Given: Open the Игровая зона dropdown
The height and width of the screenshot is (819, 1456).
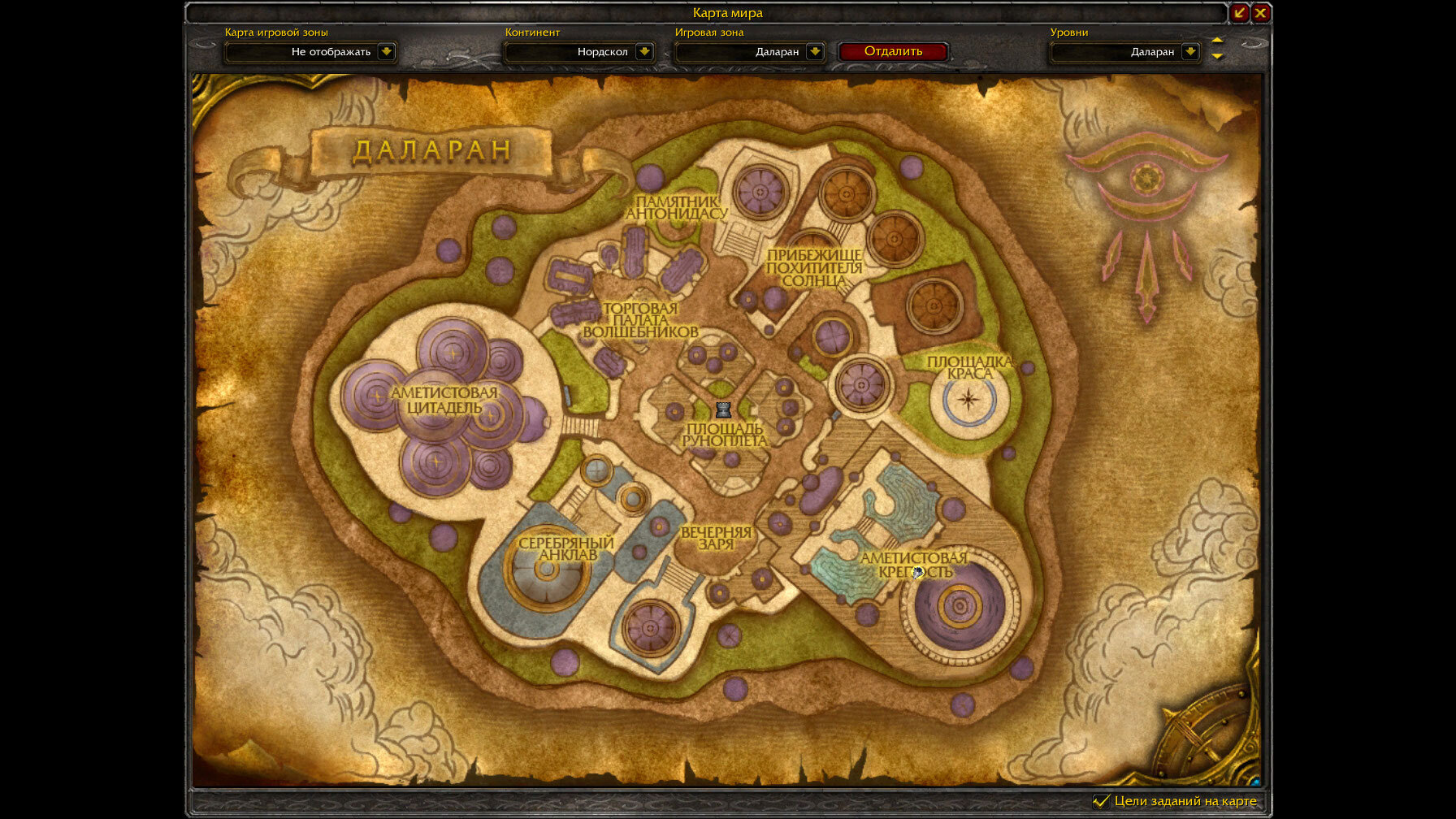Looking at the screenshot, I should (x=815, y=51).
